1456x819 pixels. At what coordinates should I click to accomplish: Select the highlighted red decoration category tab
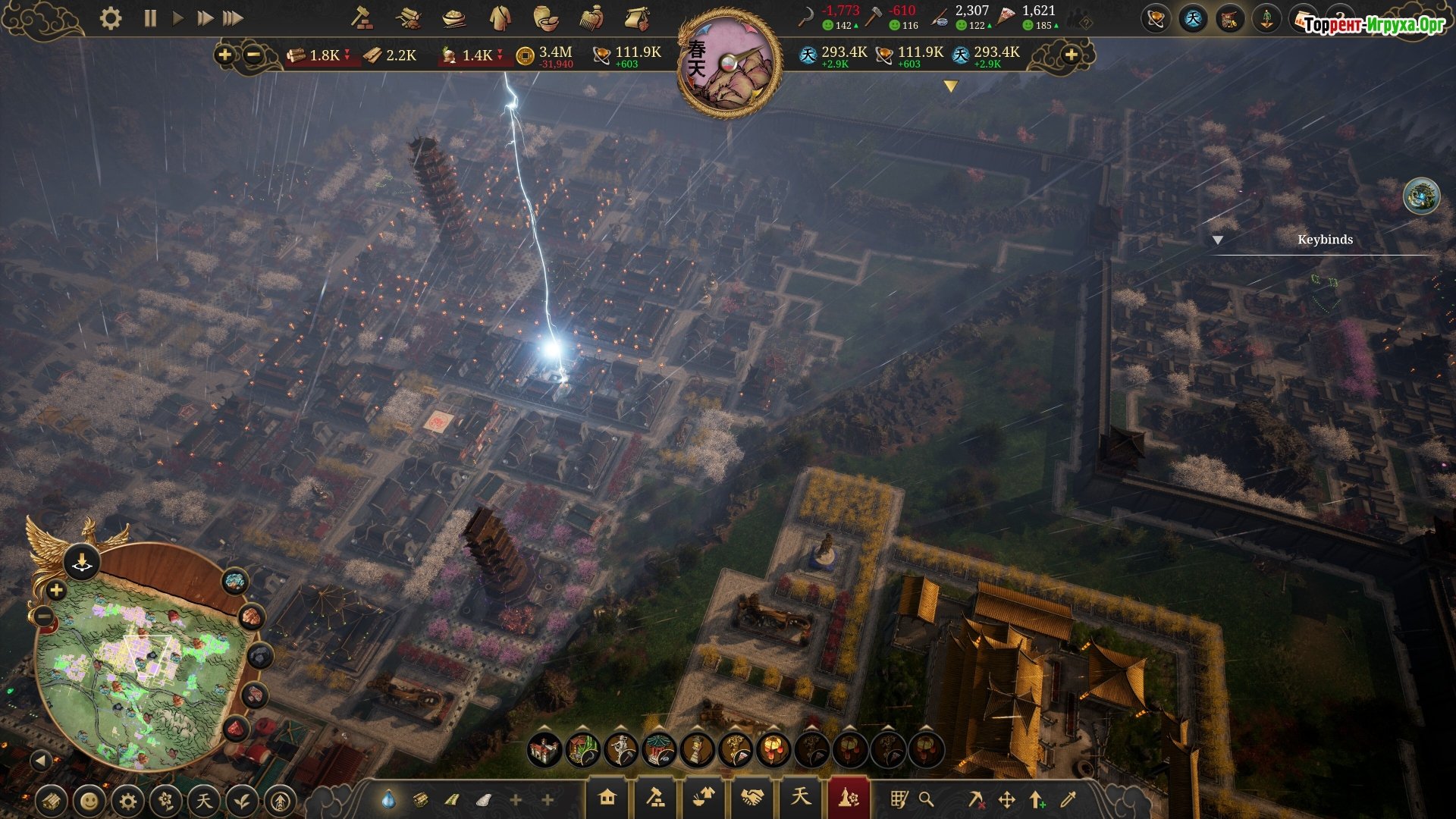(x=848, y=798)
